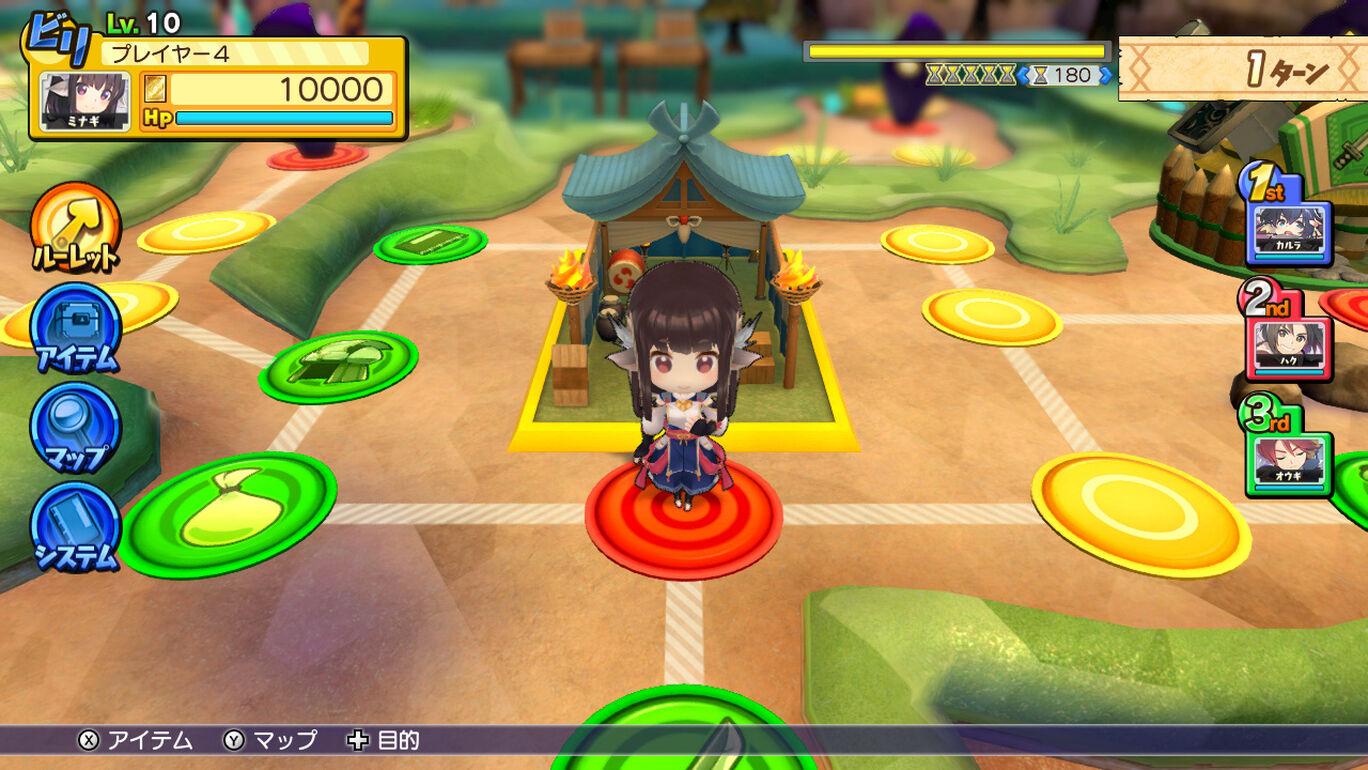Spin the ルーレット roulette button
This screenshot has width=1368, height=770.
pos(75,227)
